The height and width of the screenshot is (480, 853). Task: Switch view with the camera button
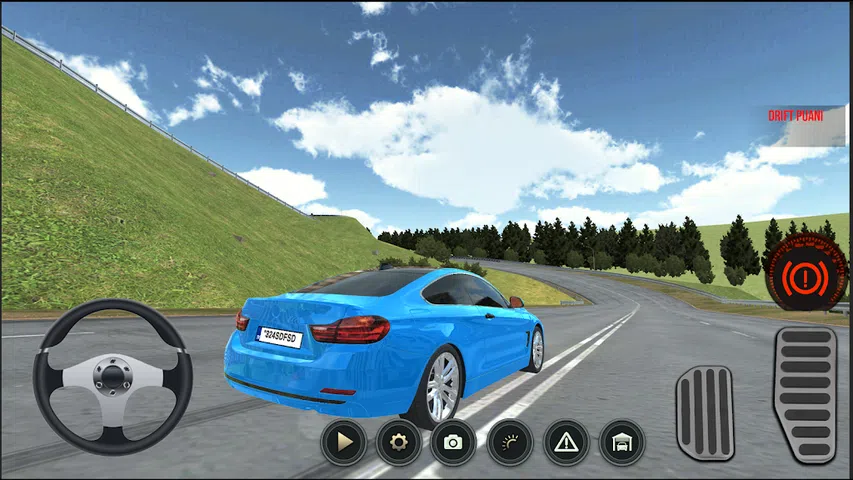pos(453,441)
